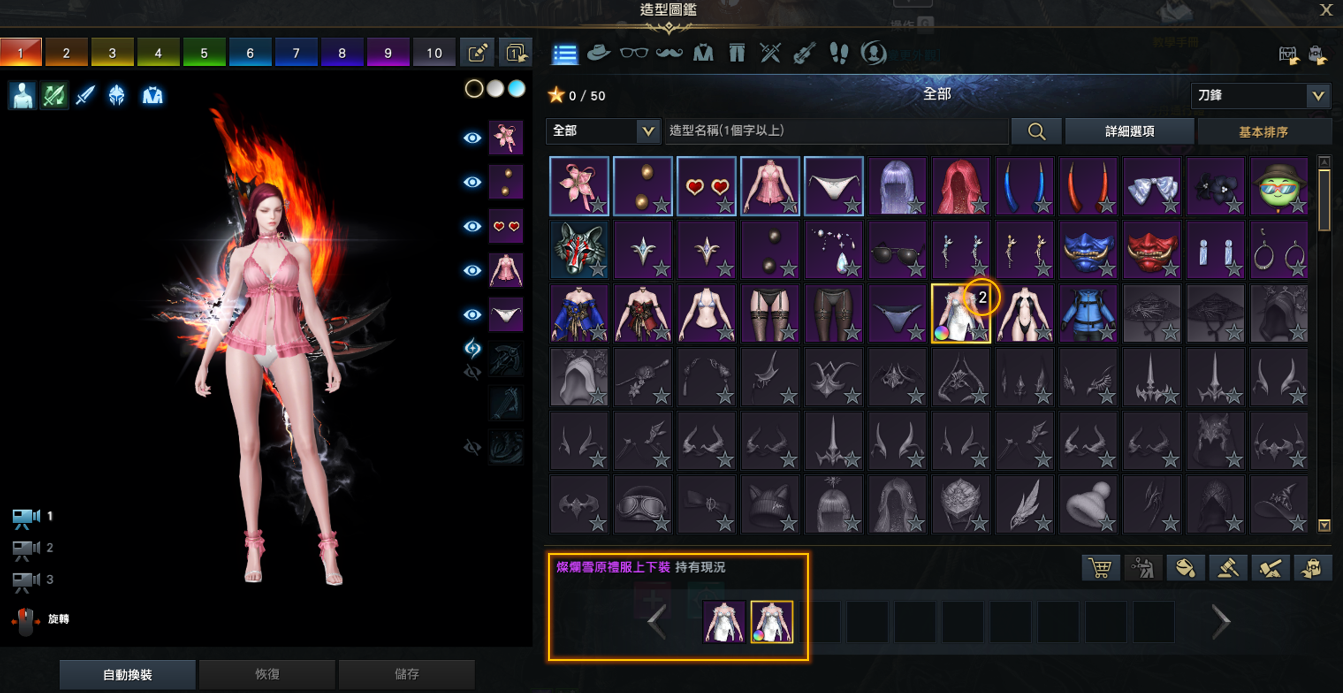Select the glasses category filter
Image resolution: width=1343 pixels, height=693 pixels.
point(633,53)
